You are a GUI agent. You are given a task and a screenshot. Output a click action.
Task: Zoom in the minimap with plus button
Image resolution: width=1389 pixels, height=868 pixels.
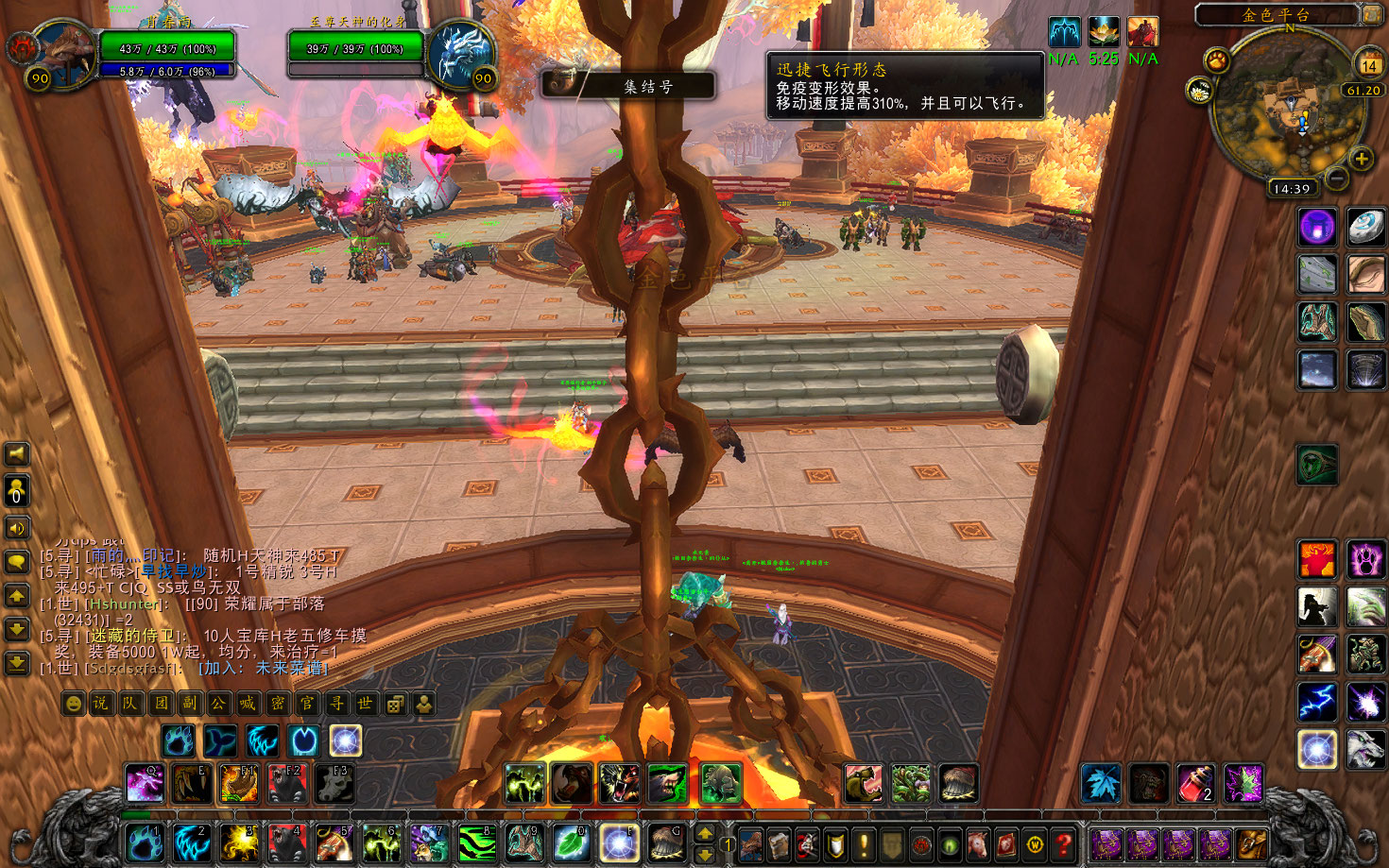(x=1362, y=159)
